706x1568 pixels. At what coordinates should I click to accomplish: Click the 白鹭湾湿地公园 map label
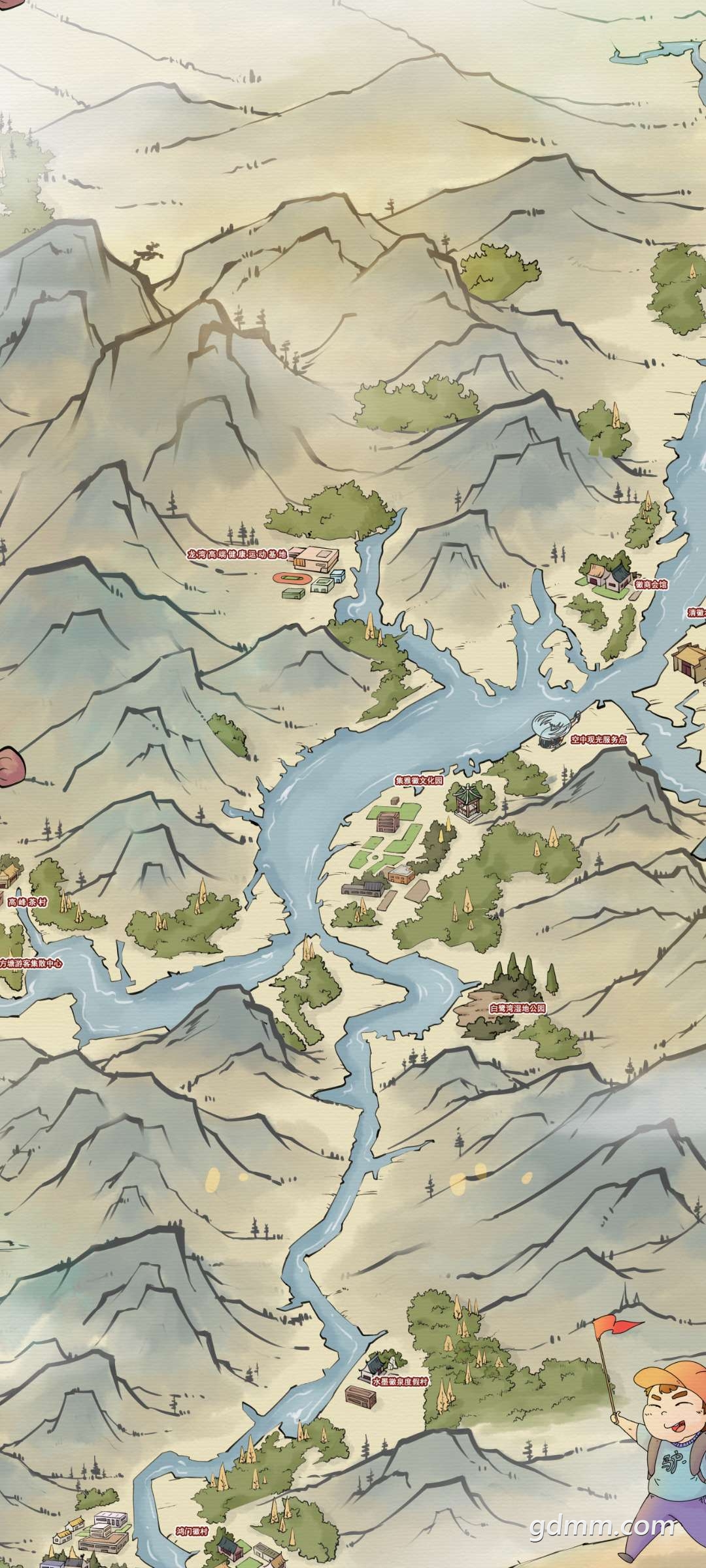[517, 1008]
